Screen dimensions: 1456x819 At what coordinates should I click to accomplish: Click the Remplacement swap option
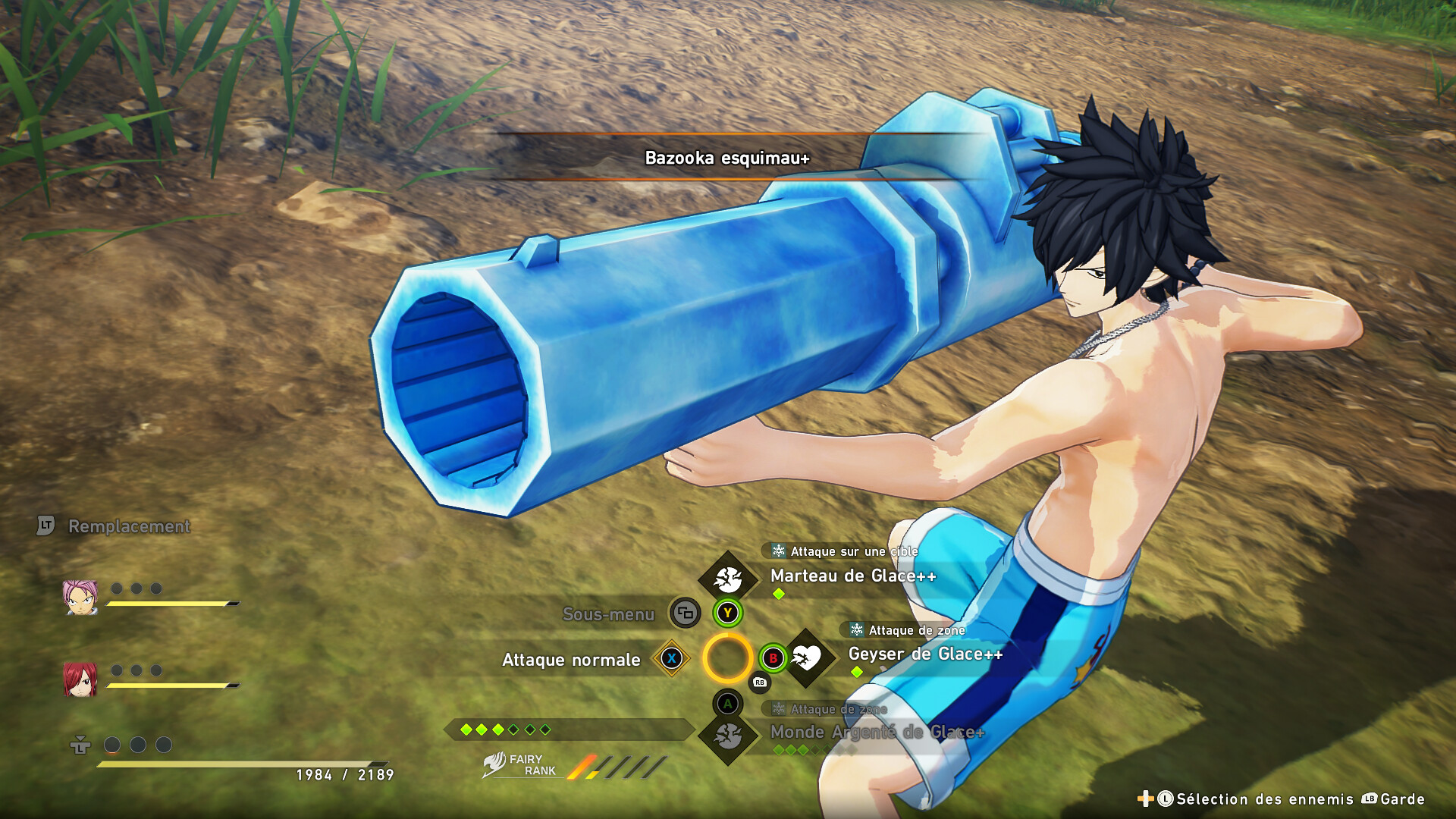pyautogui.click(x=129, y=526)
